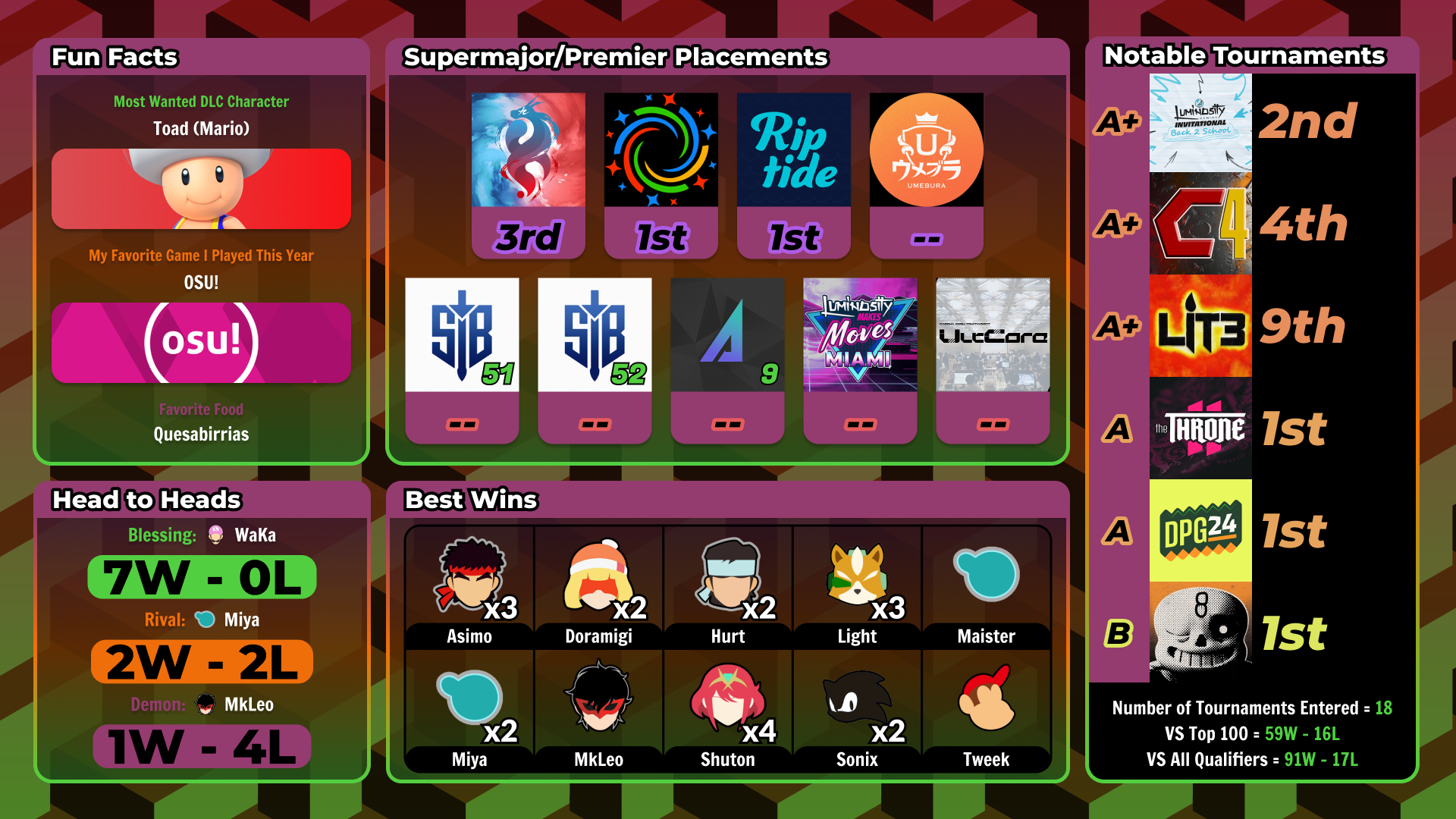The image size is (1456, 819).
Task: Select the Light best win tile
Action: (x=857, y=587)
